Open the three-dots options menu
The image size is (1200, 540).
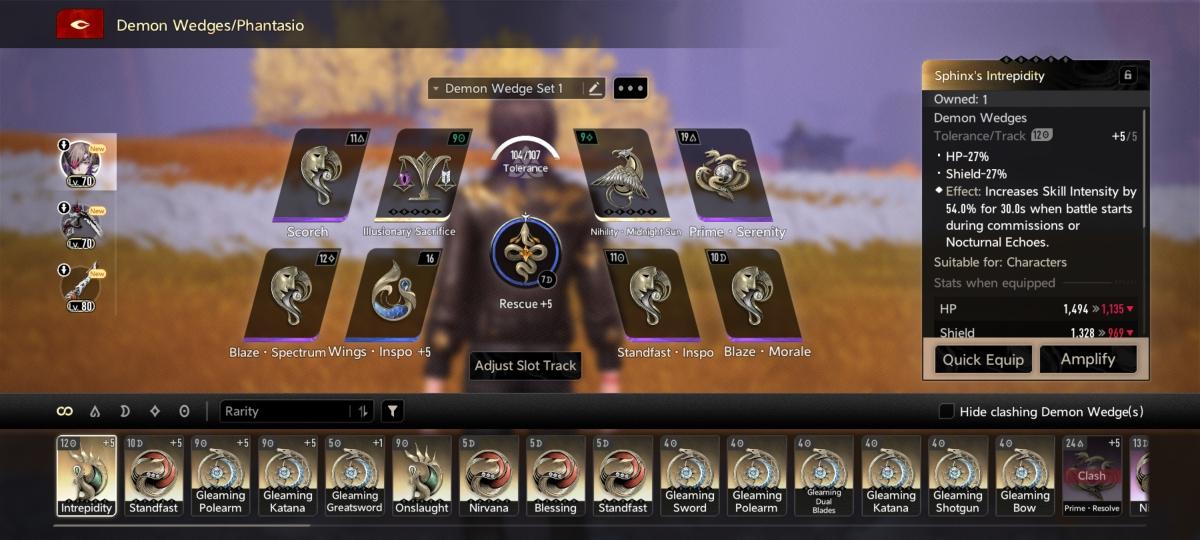630,89
